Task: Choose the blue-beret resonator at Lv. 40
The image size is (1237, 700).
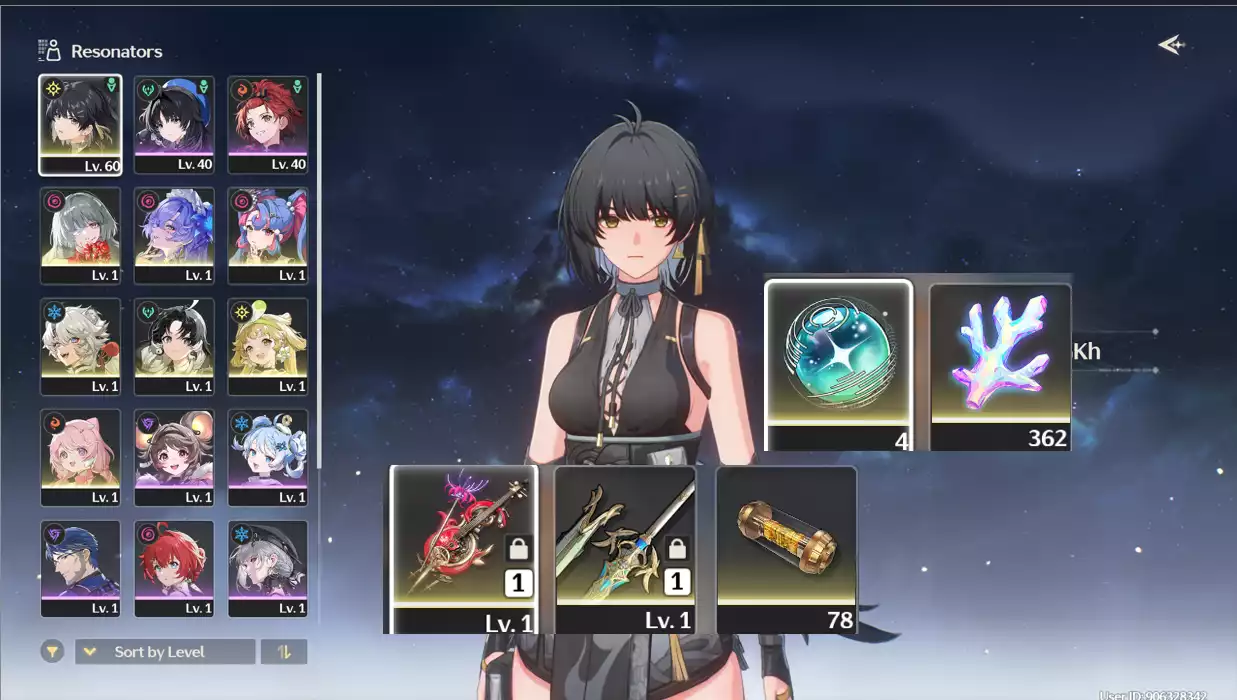Action: point(174,124)
